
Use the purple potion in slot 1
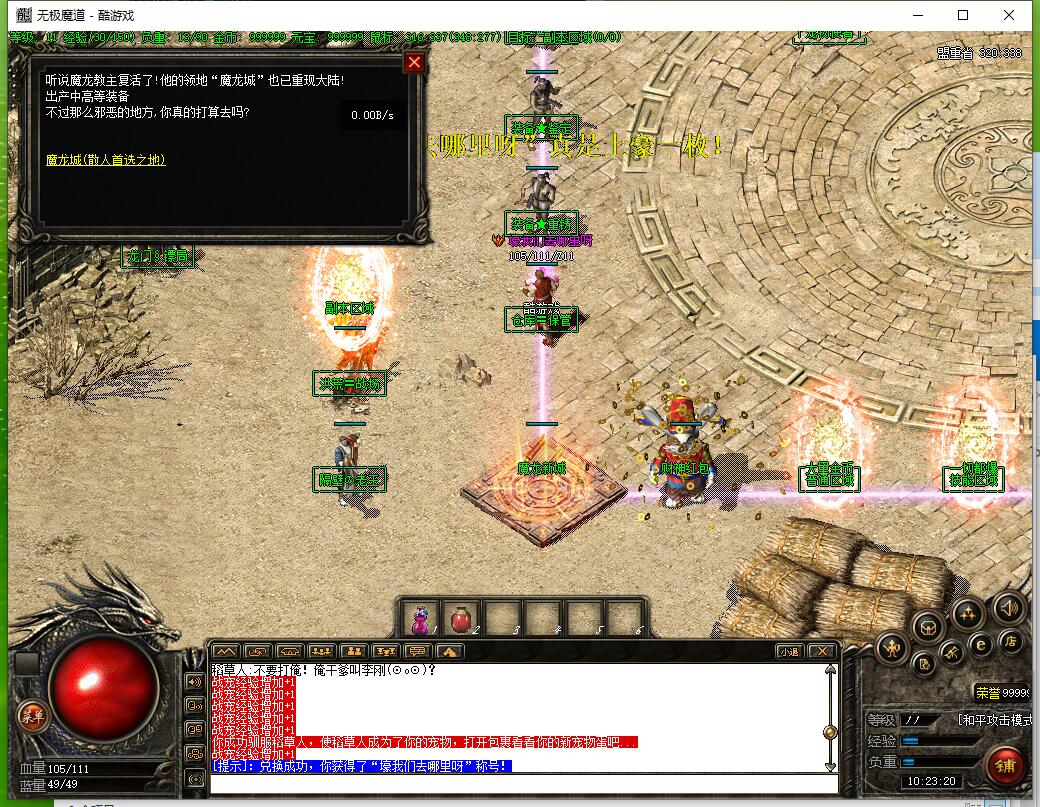[x=420, y=620]
